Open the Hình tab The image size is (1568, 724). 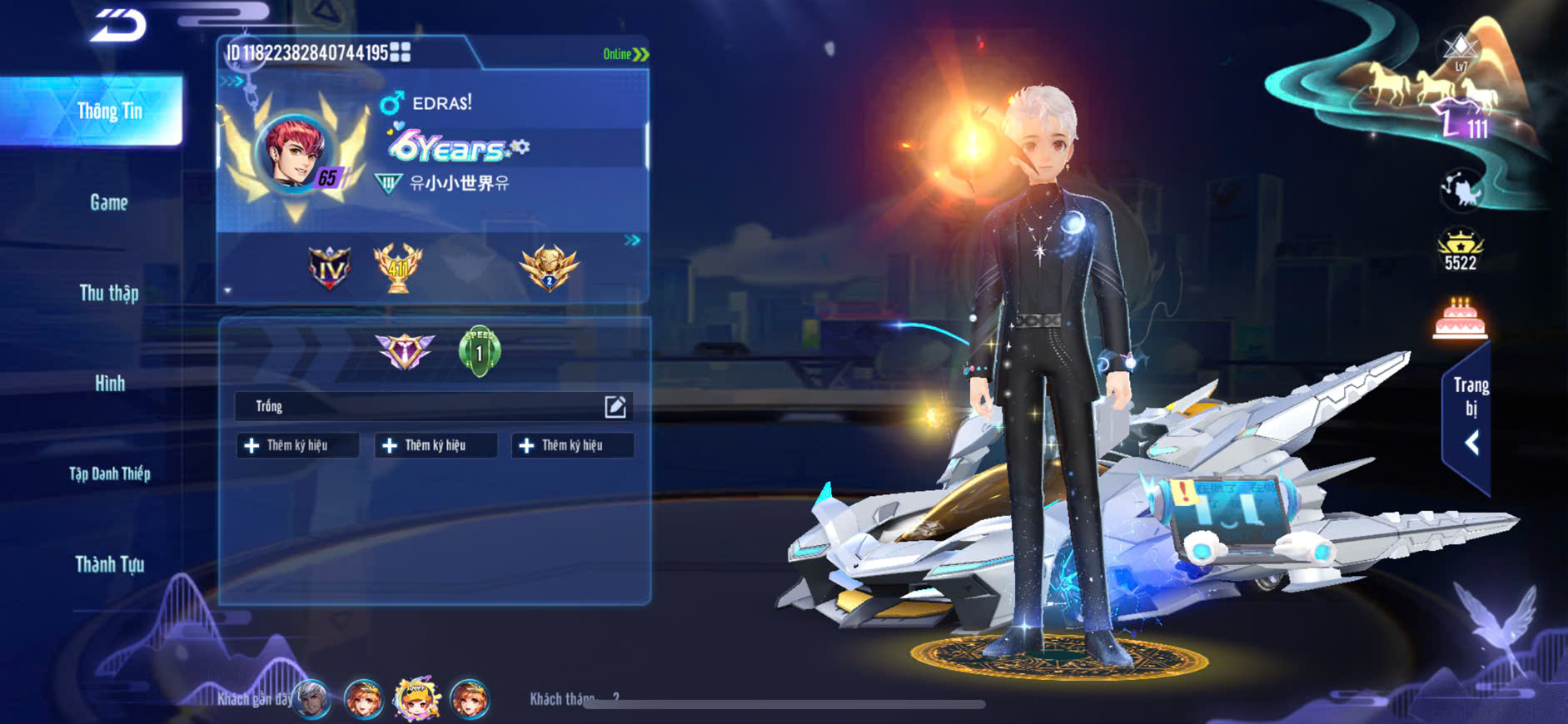tap(109, 384)
